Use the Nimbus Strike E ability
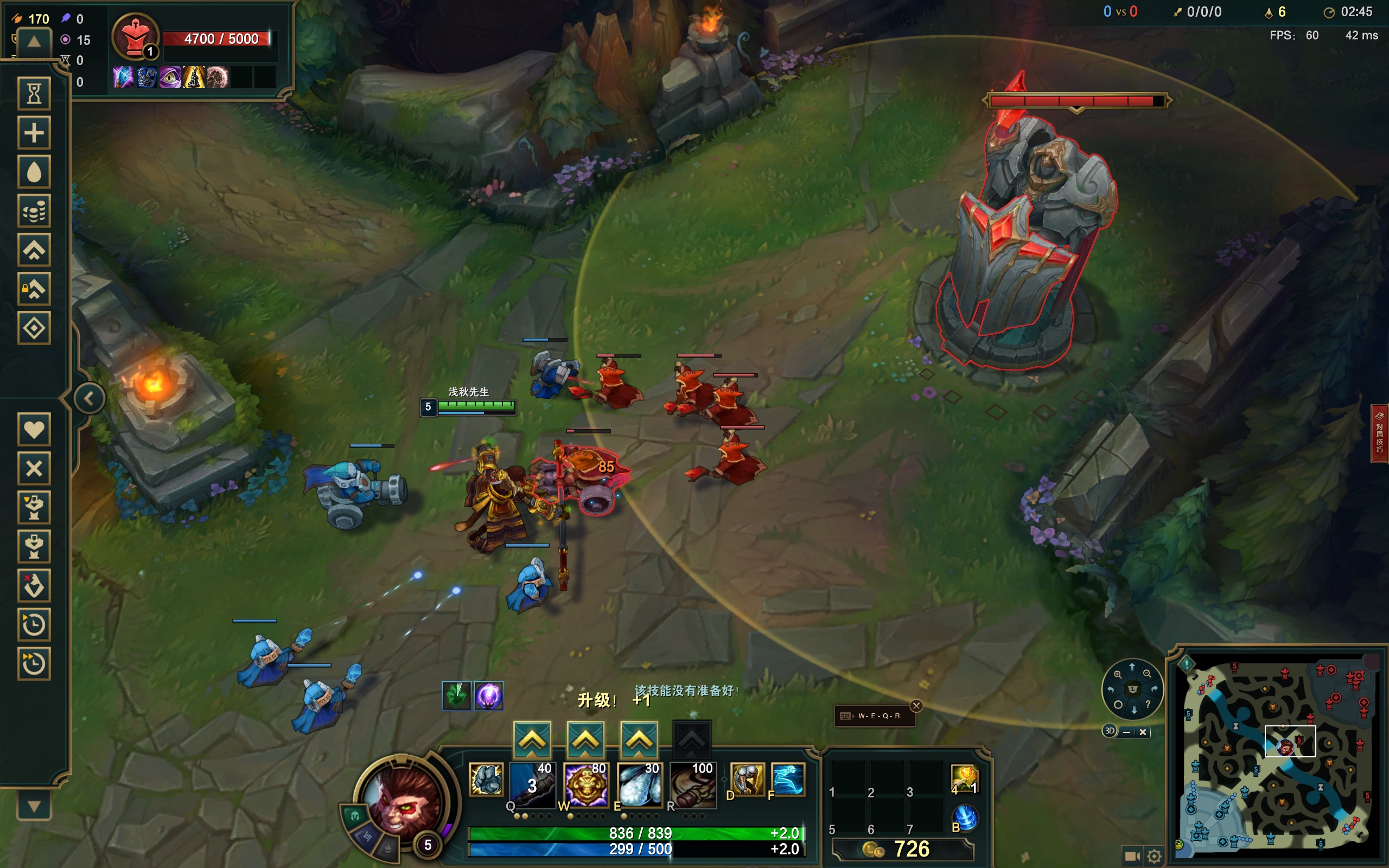 pyautogui.click(x=639, y=784)
